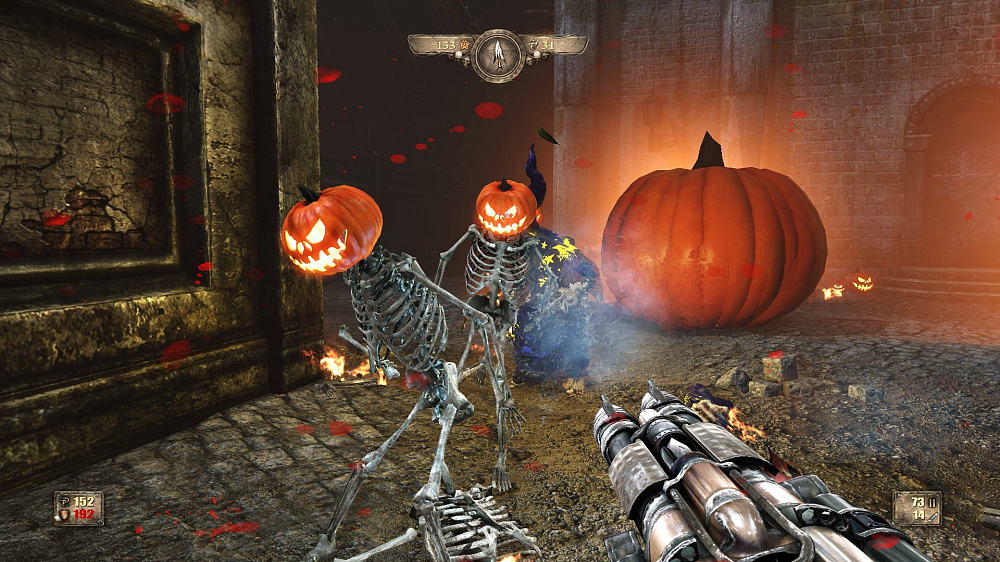Click the compass arrow at top center
The image size is (1000, 562).
click(497, 54)
